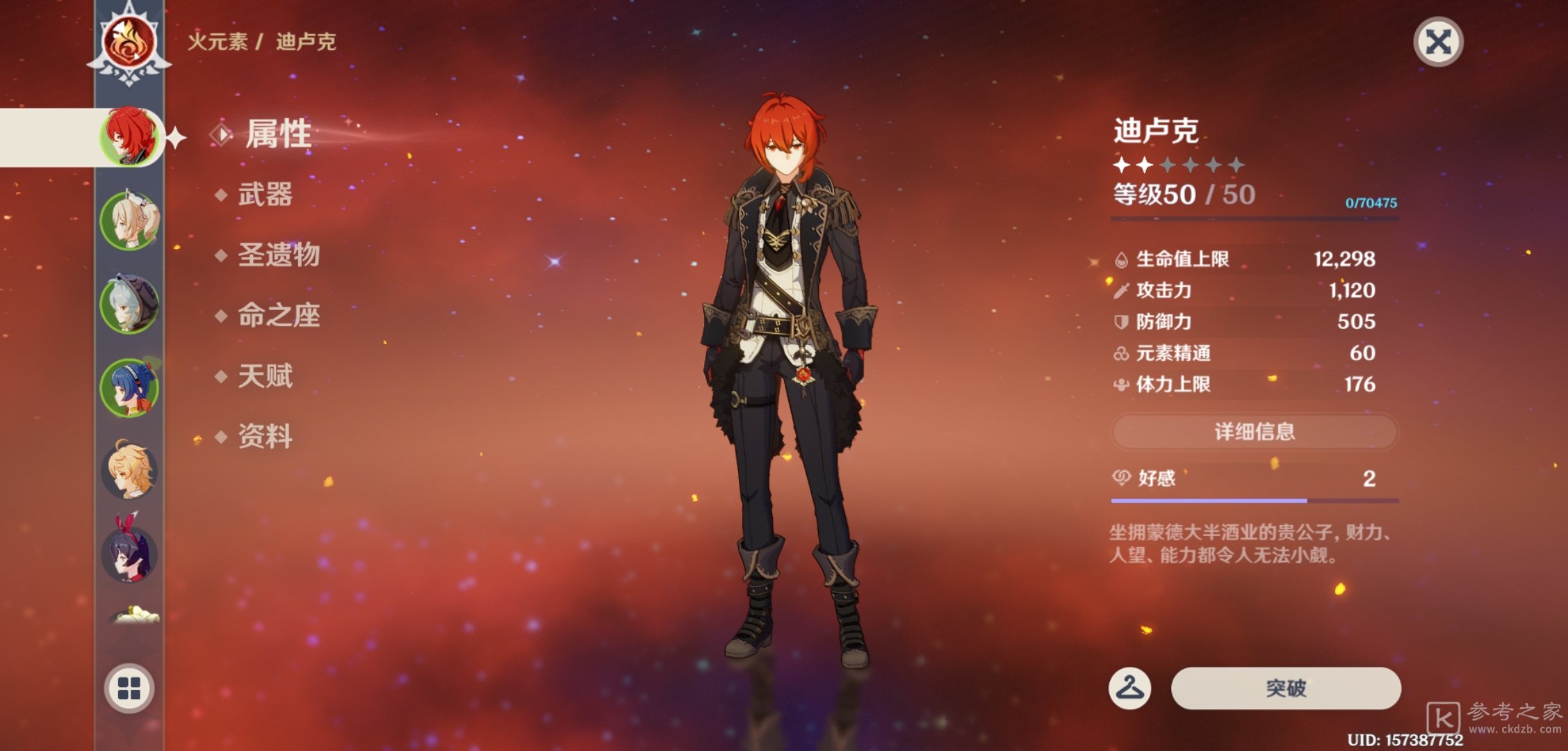
Task: Open the 属性 attributes tab
Action: (x=277, y=134)
